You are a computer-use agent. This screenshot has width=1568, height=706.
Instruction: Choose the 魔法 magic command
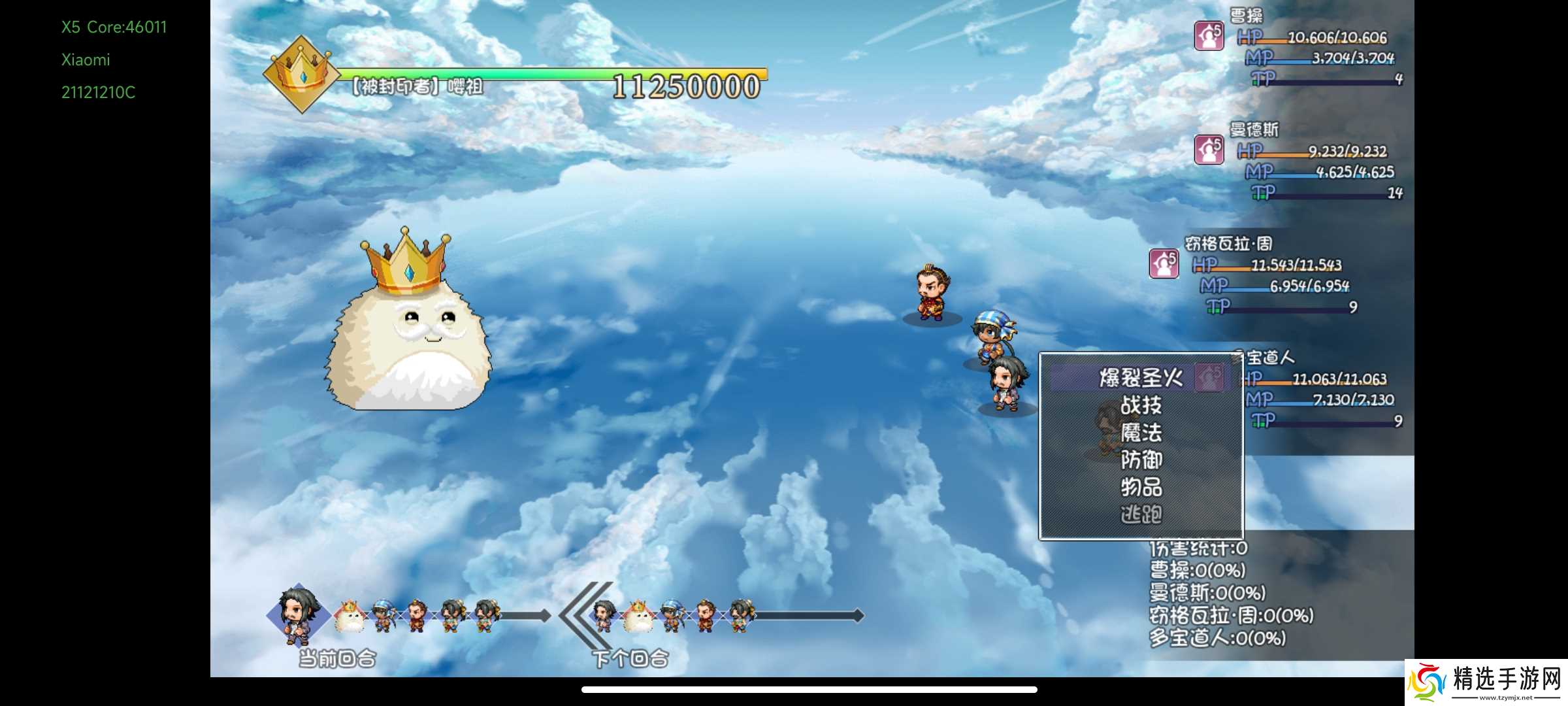pos(1141,433)
